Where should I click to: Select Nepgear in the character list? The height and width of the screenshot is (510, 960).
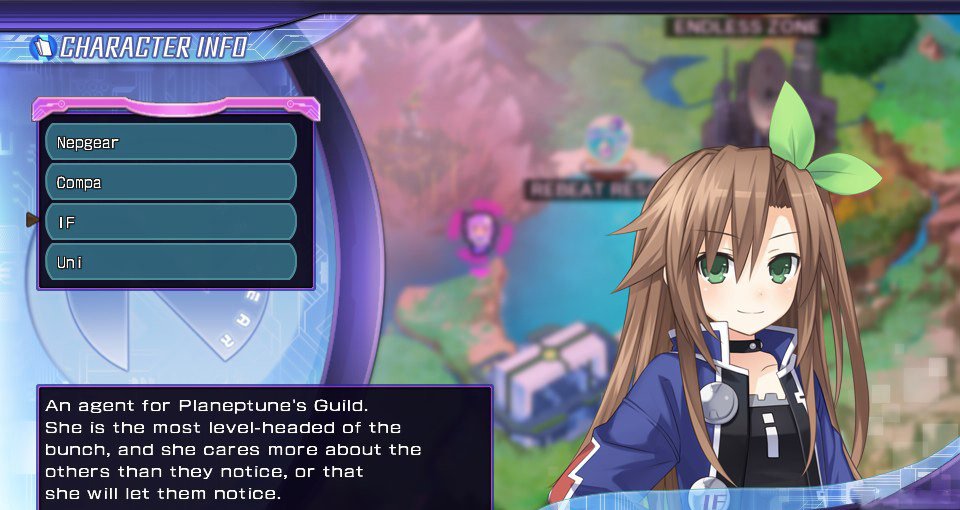pyautogui.click(x=171, y=142)
